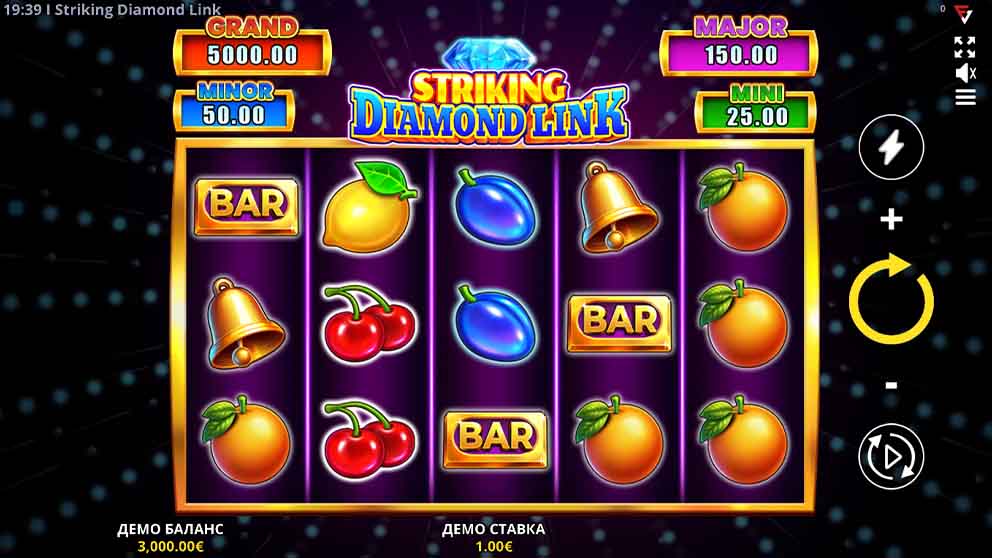Decrease the bet with the minus button
992x558 pixels.
891,386
